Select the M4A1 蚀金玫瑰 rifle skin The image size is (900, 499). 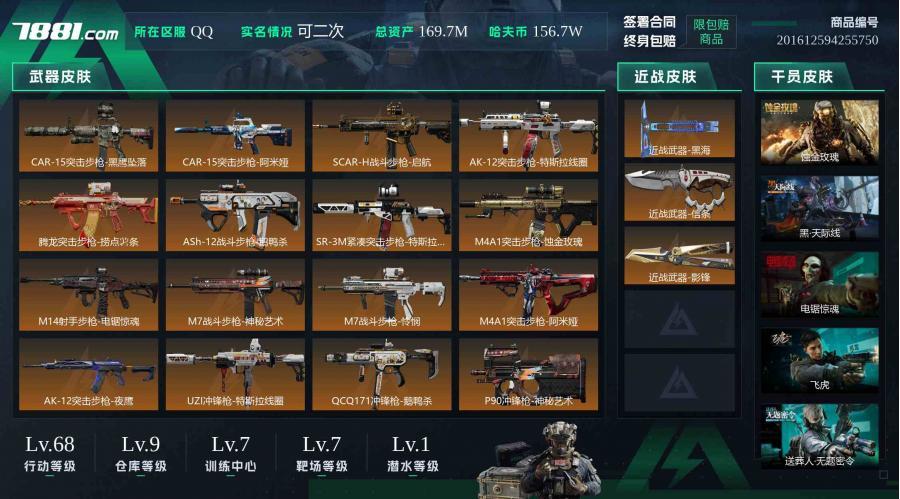[x=529, y=215]
